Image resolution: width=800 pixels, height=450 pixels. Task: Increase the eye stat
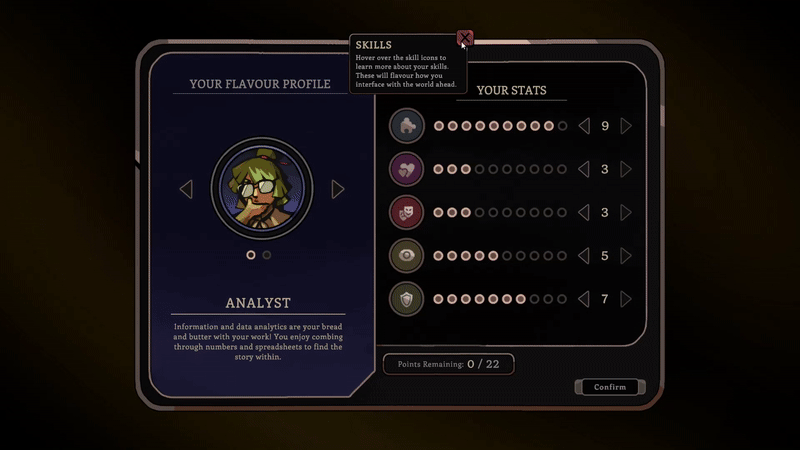pyautogui.click(x=626, y=255)
